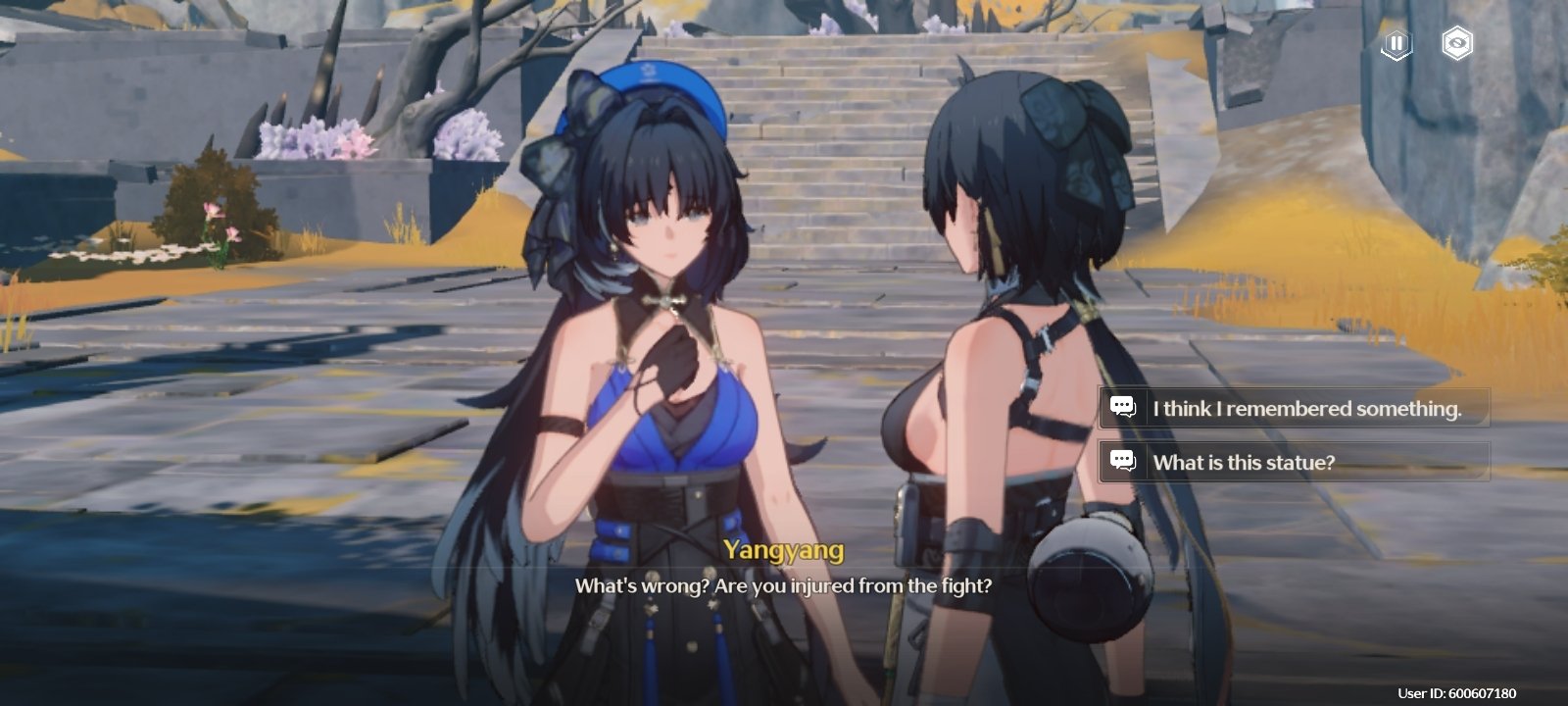Hide the dialogue interface with eye icon

[x=1457, y=44]
